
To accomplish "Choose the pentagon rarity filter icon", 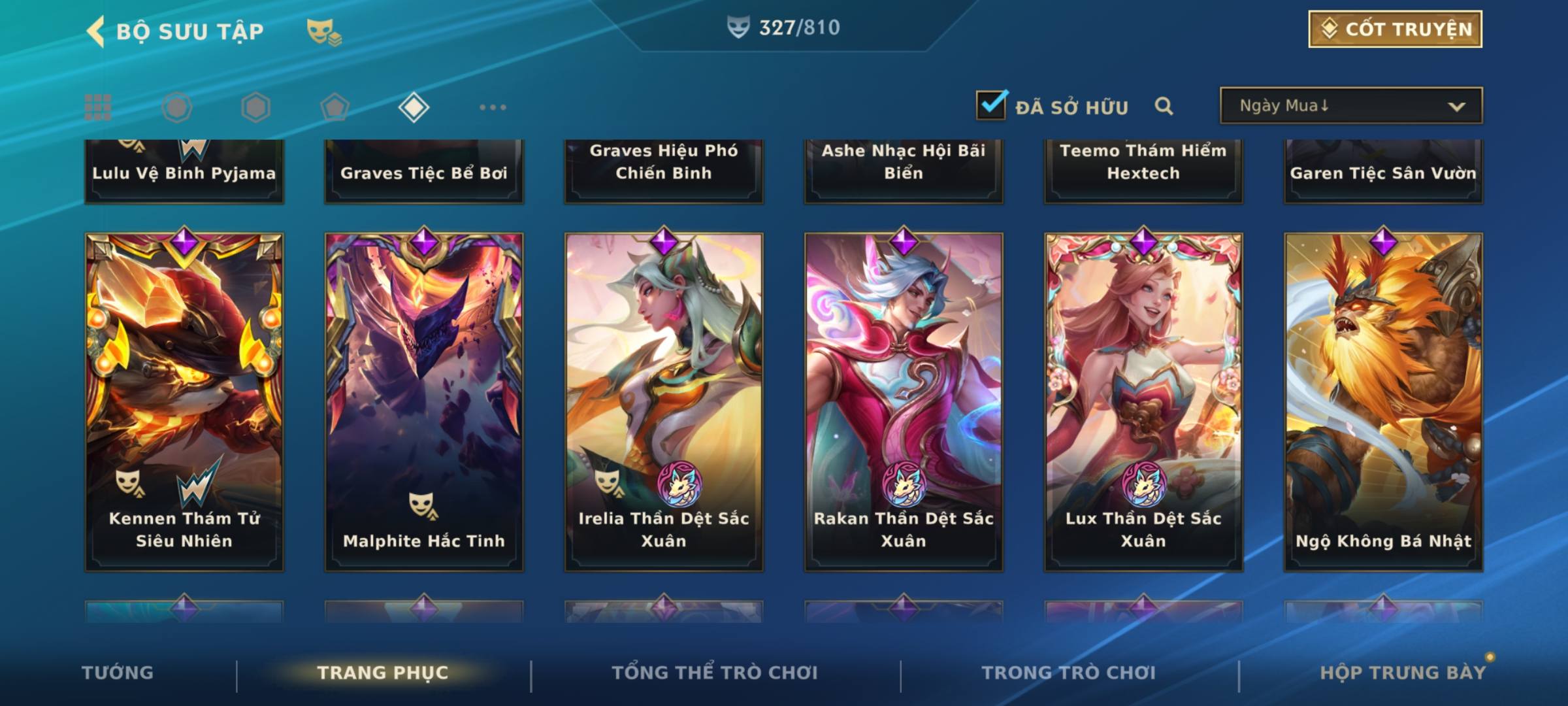I will (x=335, y=107).
